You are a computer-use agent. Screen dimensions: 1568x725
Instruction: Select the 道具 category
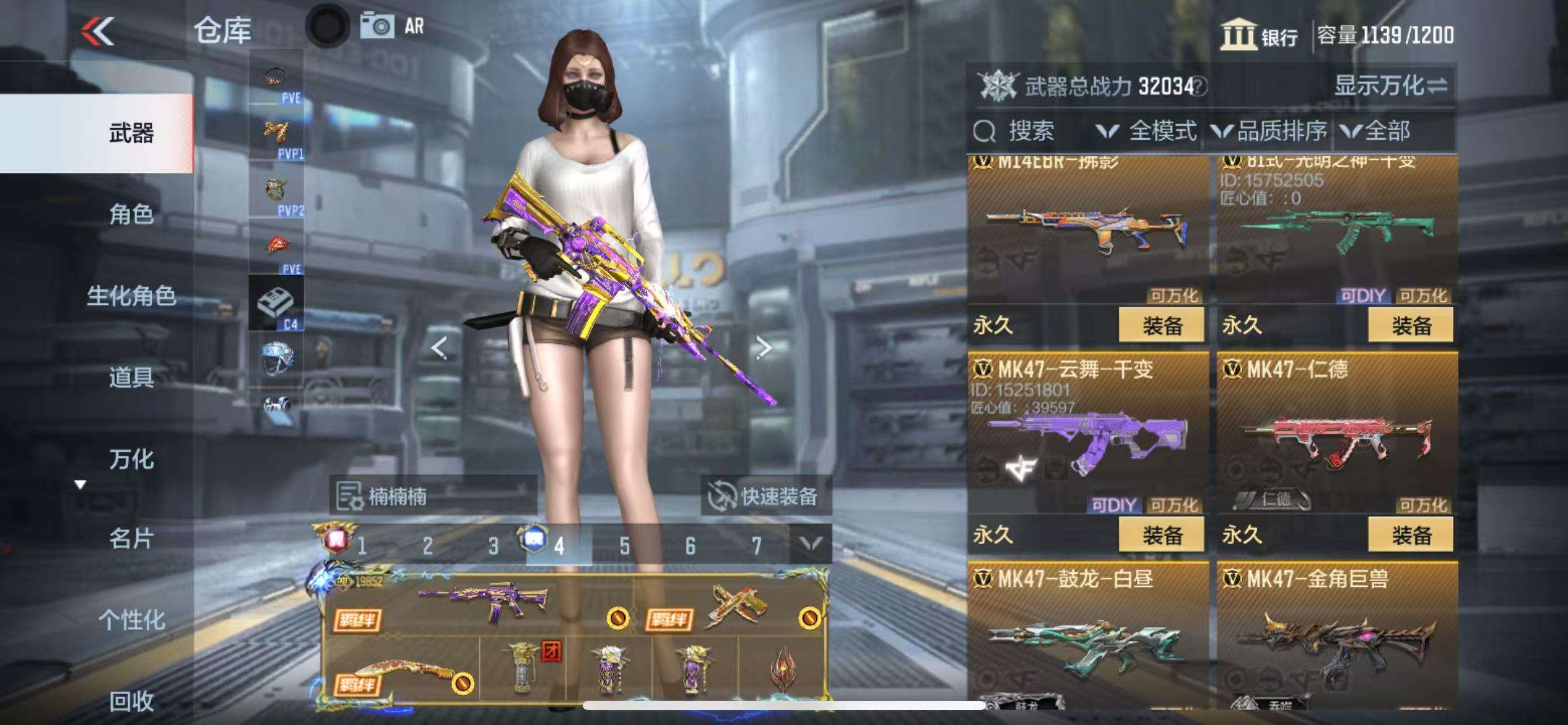131,377
